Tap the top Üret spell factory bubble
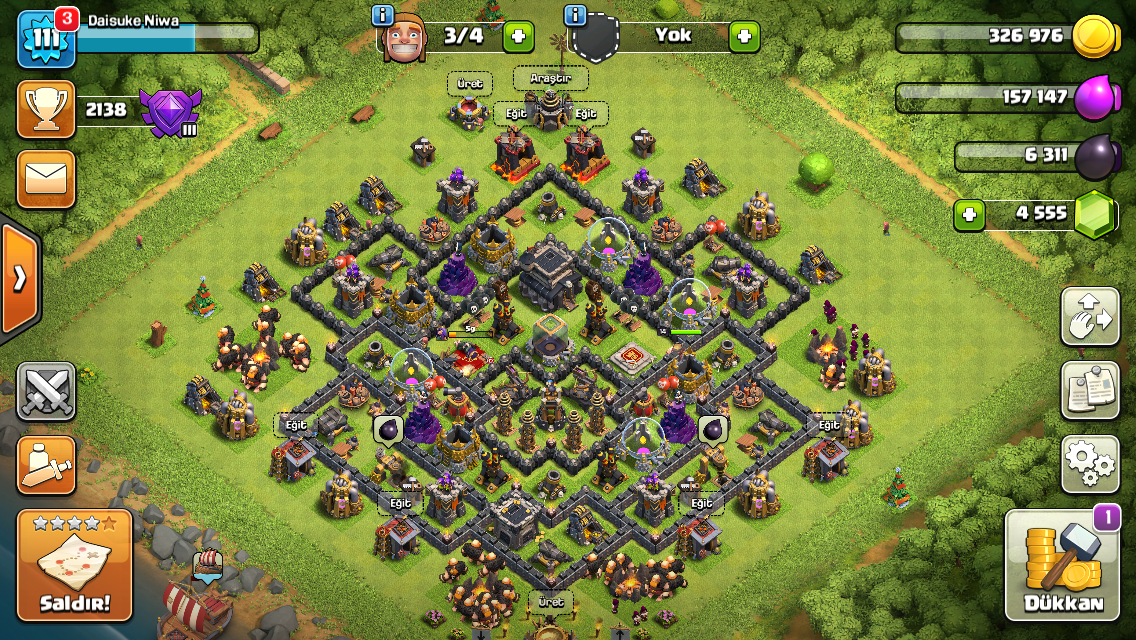Screen dimensions: 1136x640 point(469,84)
